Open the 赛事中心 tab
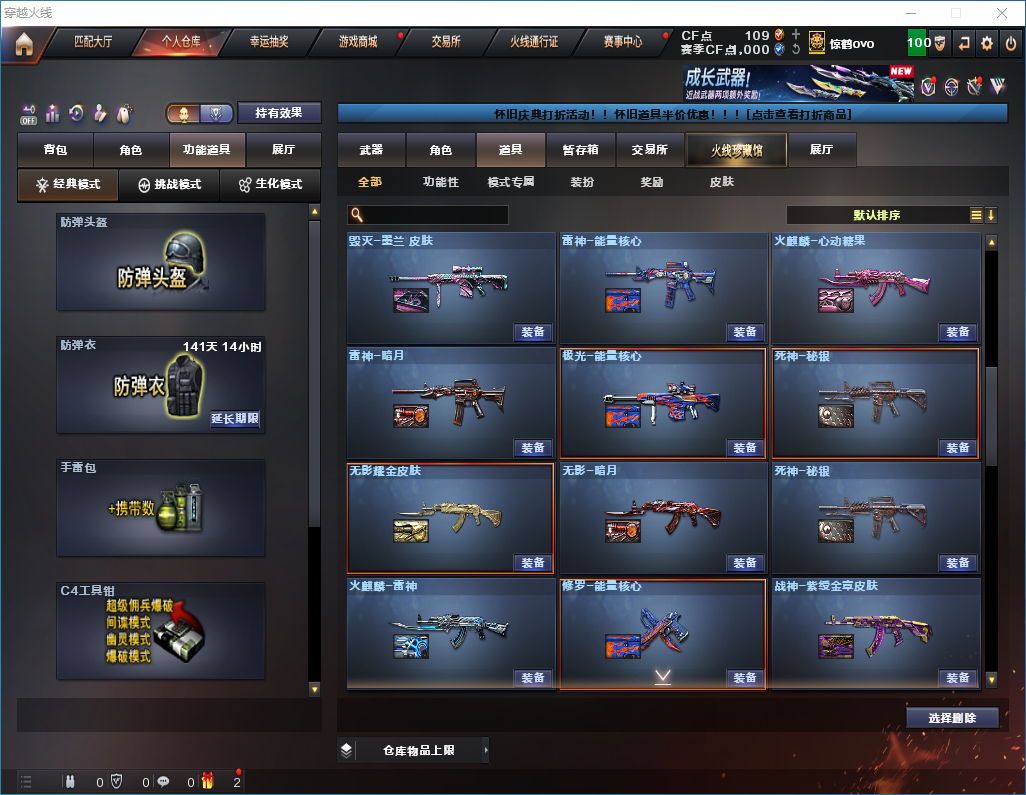 point(622,42)
